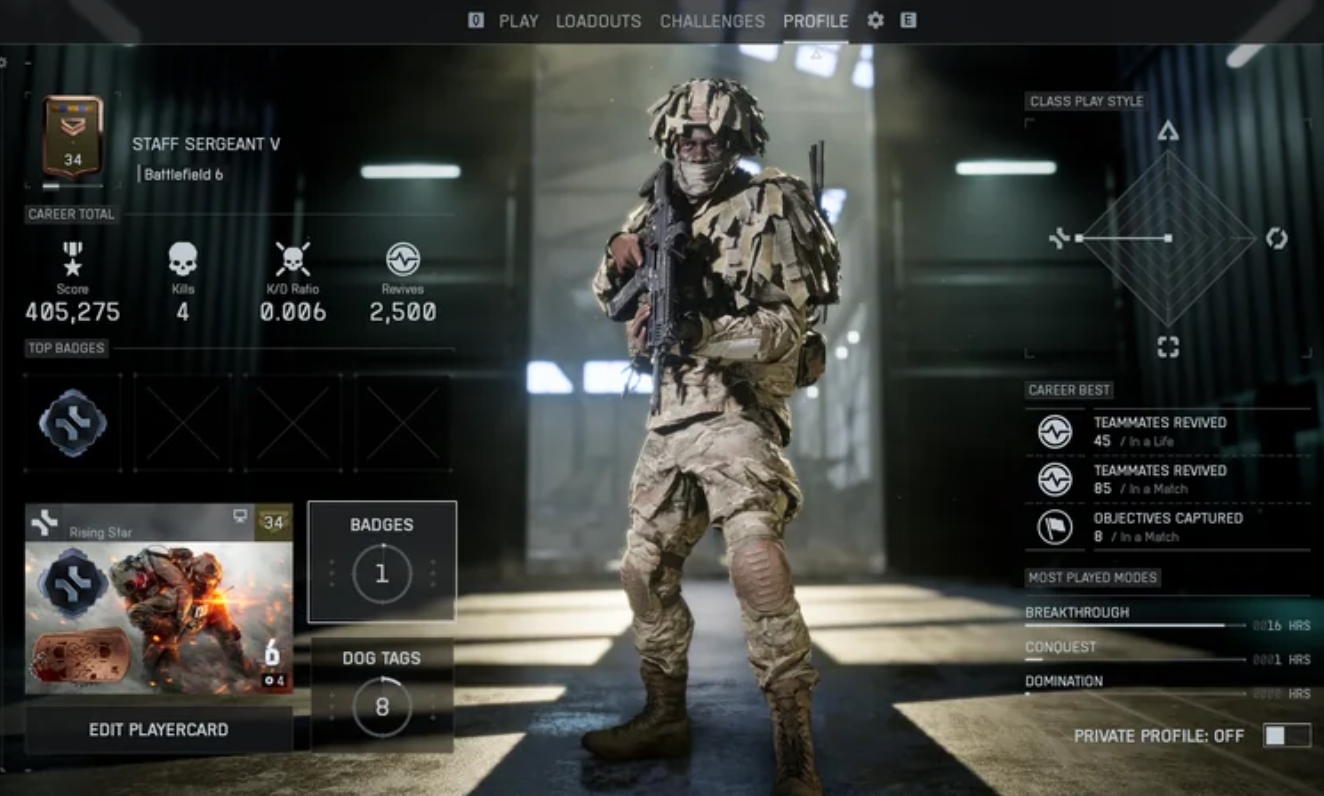Choose the equipped top badge slot
Screen dimensions: 1324x796
pyautogui.click(x=73, y=422)
